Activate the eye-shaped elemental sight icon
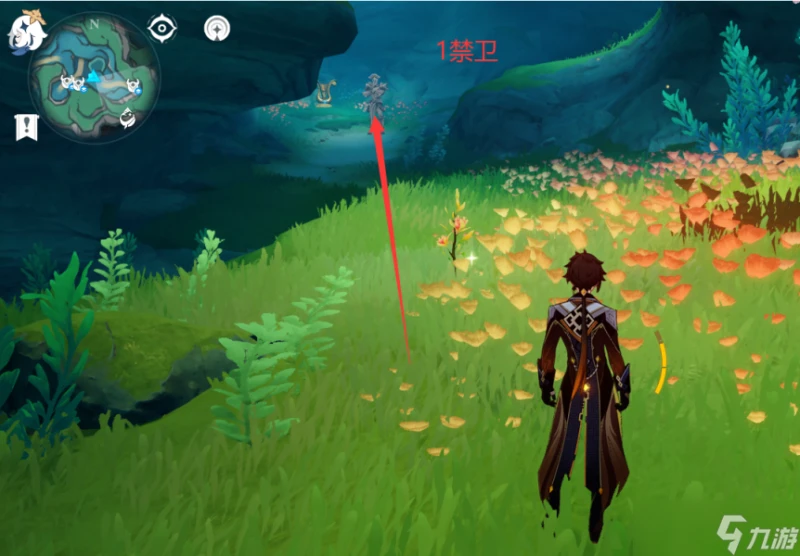This screenshot has width=800, height=556. coord(161,28)
